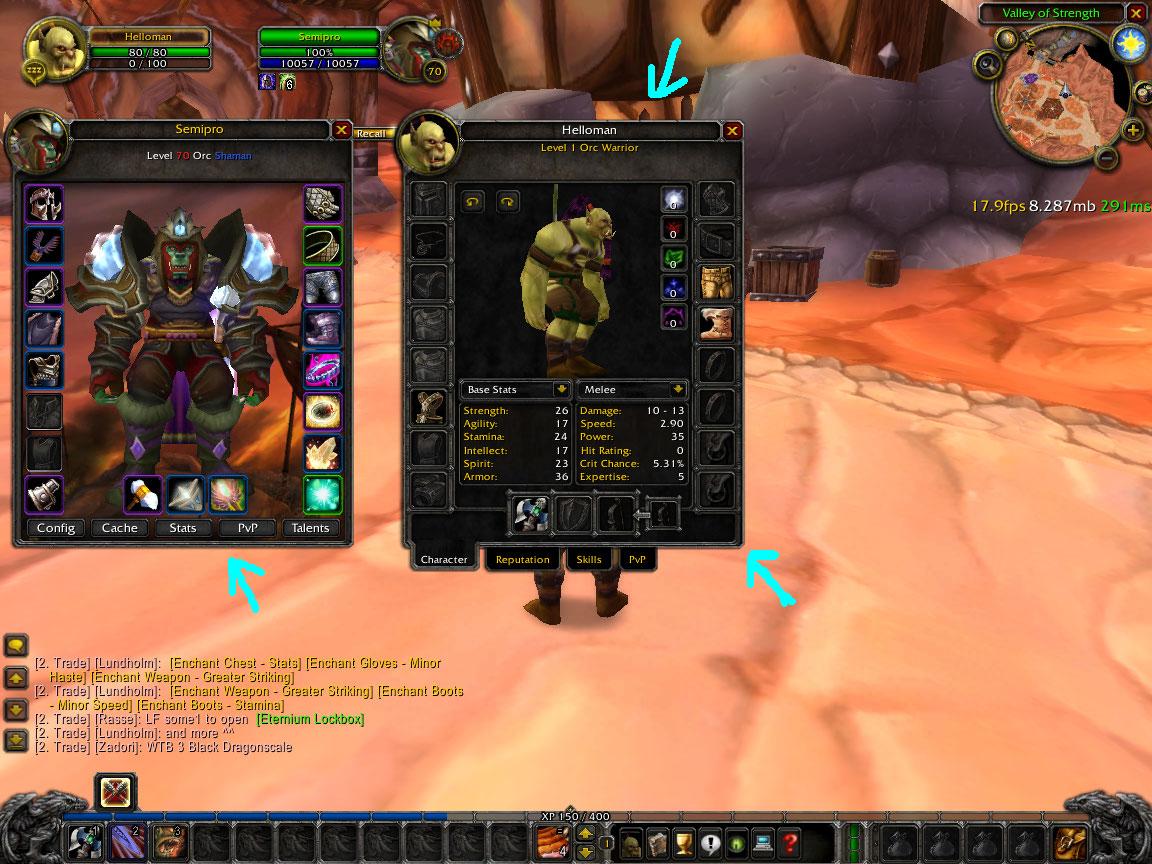Show Stats for the inspected Semipro
Image resolution: width=1152 pixels, height=864 pixels.
point(183,528)
